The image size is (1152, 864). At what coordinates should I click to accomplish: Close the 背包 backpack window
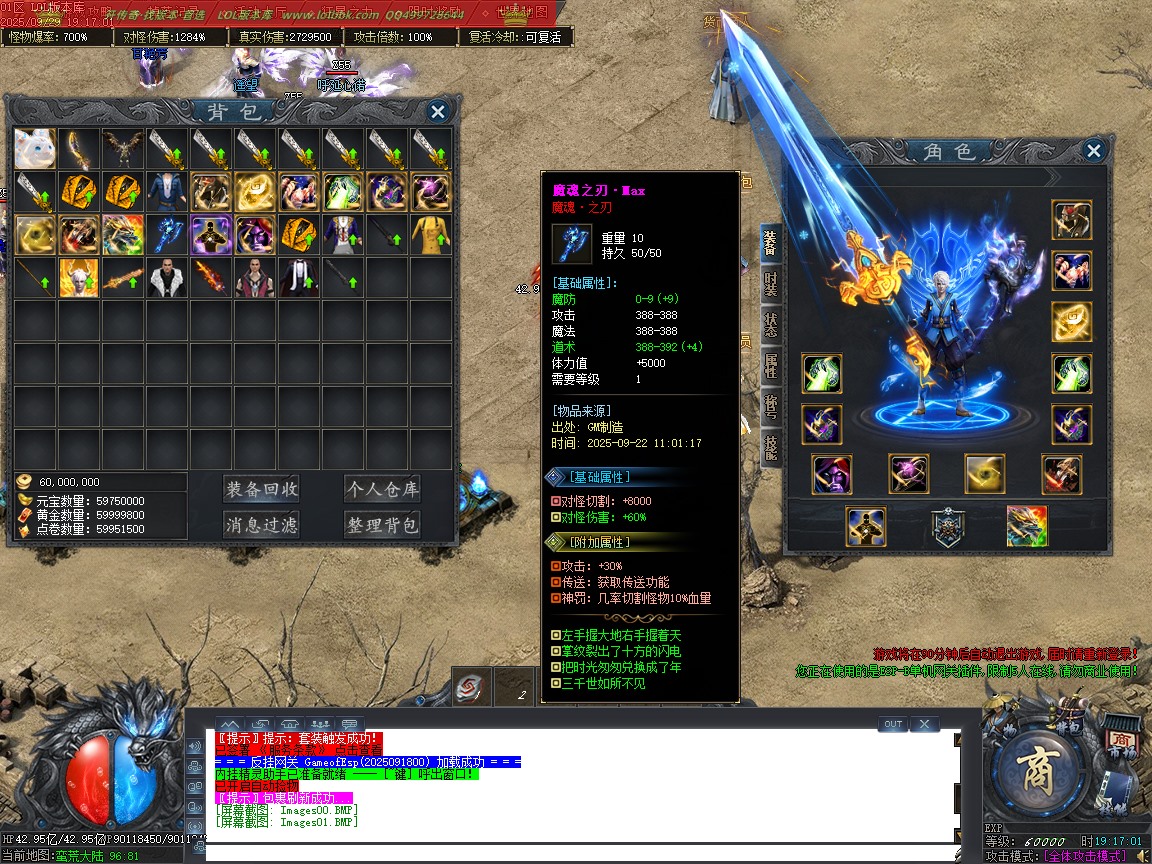coord(437,111)
